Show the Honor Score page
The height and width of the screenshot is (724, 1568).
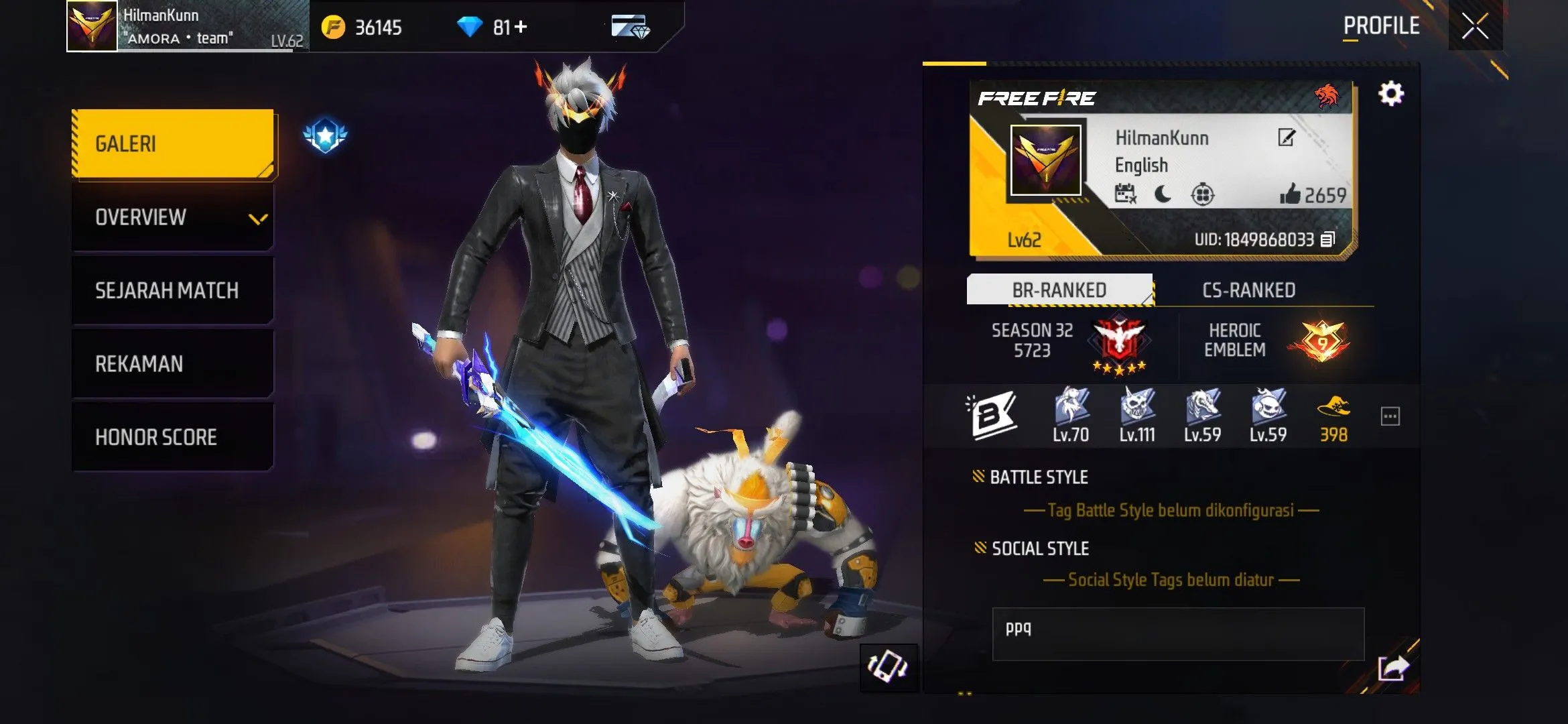click(x=173, y=437)
